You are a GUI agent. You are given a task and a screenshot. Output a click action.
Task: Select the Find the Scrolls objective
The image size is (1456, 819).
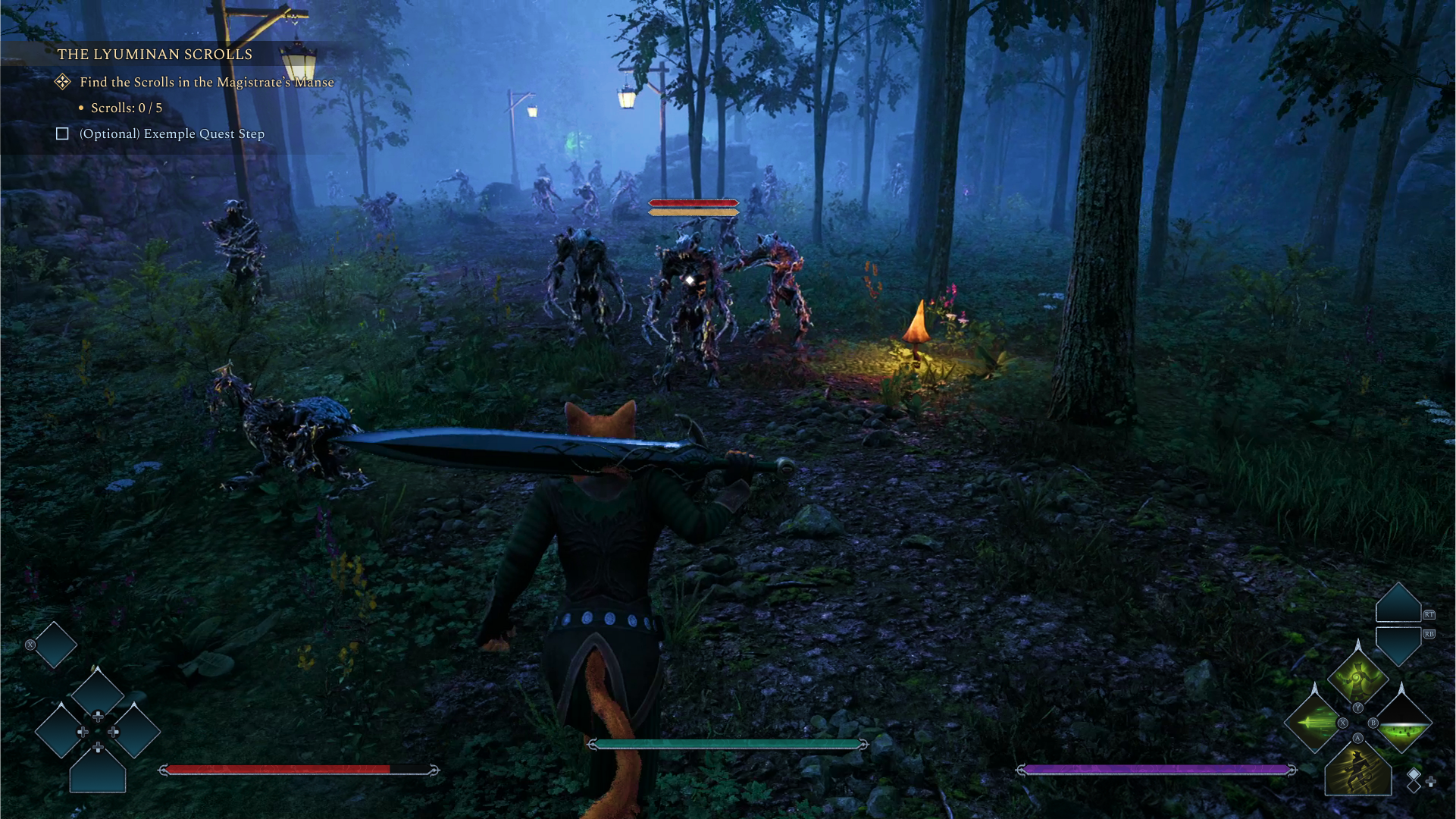coord(206,82)
